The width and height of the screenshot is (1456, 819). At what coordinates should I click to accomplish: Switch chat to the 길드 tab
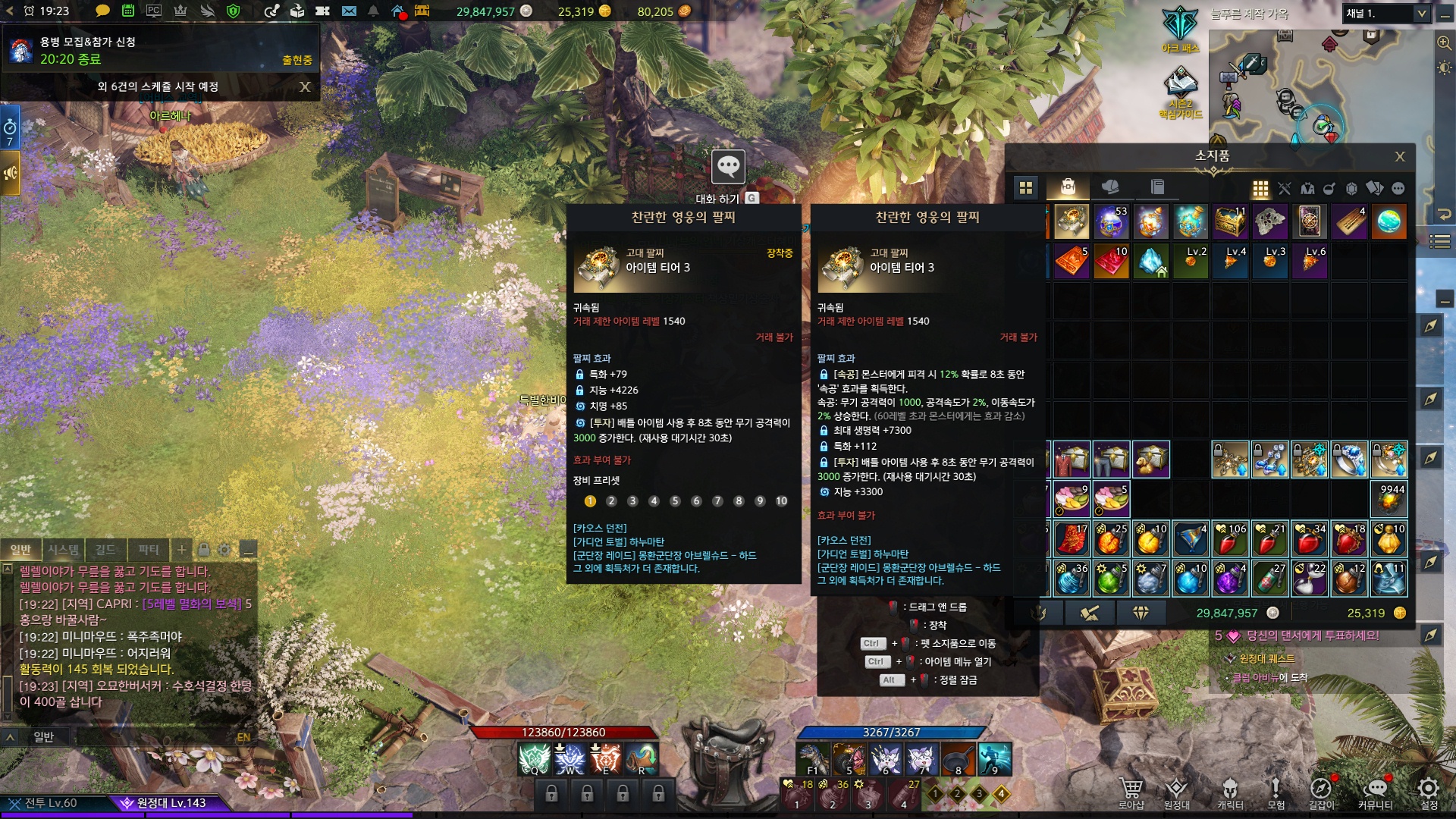point(105,550)
